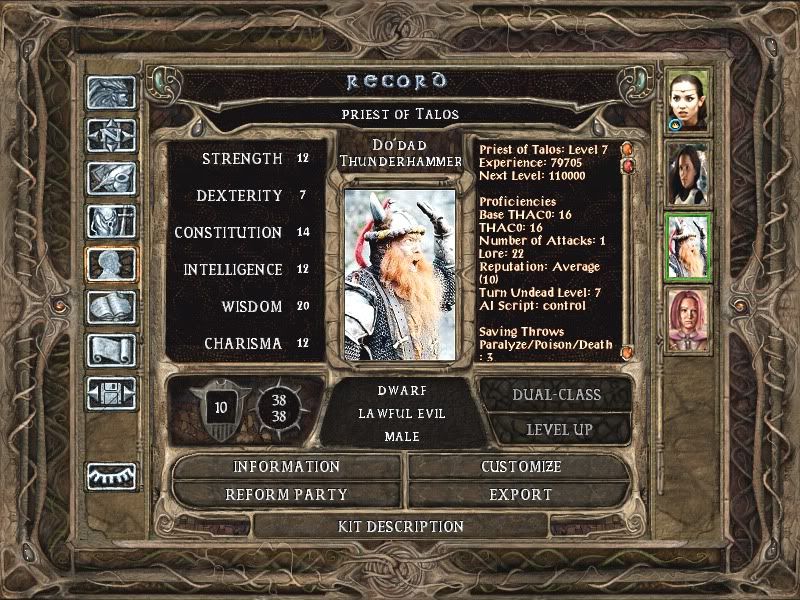Choose Reform Party
The width and height of the screenshot is (800, 600).
pos(287,494)
